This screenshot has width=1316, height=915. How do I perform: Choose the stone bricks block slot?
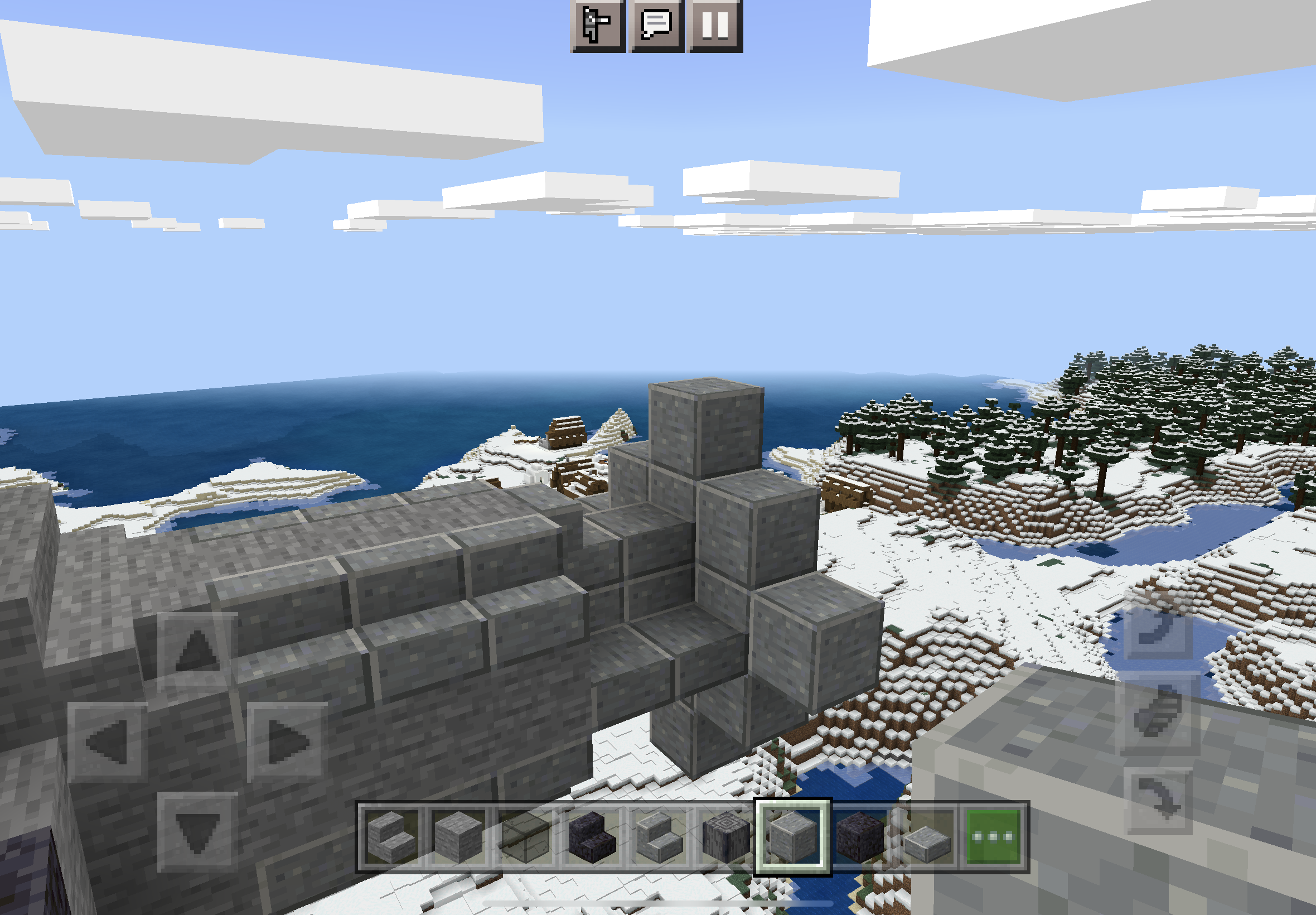[x=458, y=837]
